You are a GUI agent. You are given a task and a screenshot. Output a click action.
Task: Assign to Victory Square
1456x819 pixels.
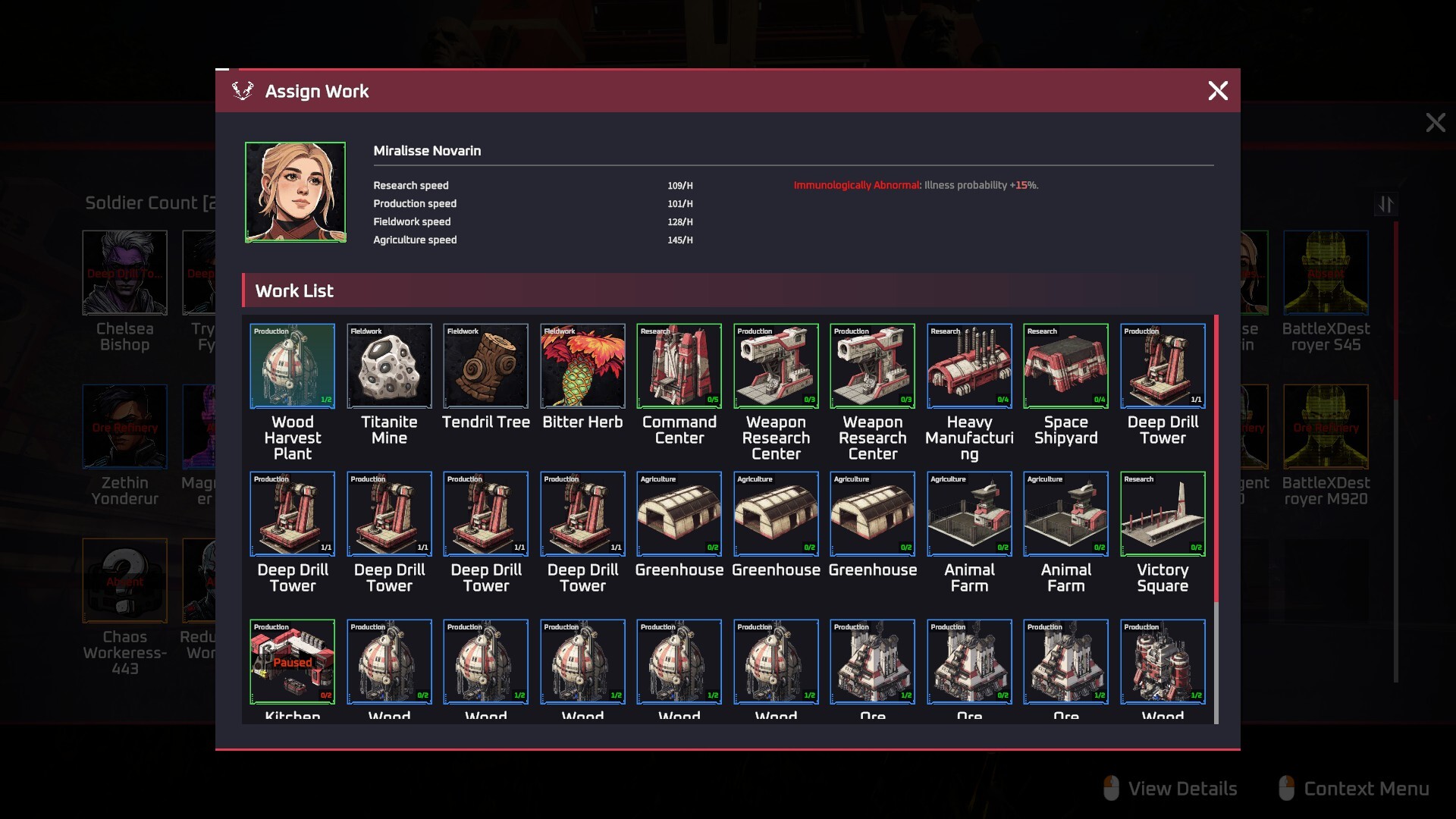point(1163,514)
